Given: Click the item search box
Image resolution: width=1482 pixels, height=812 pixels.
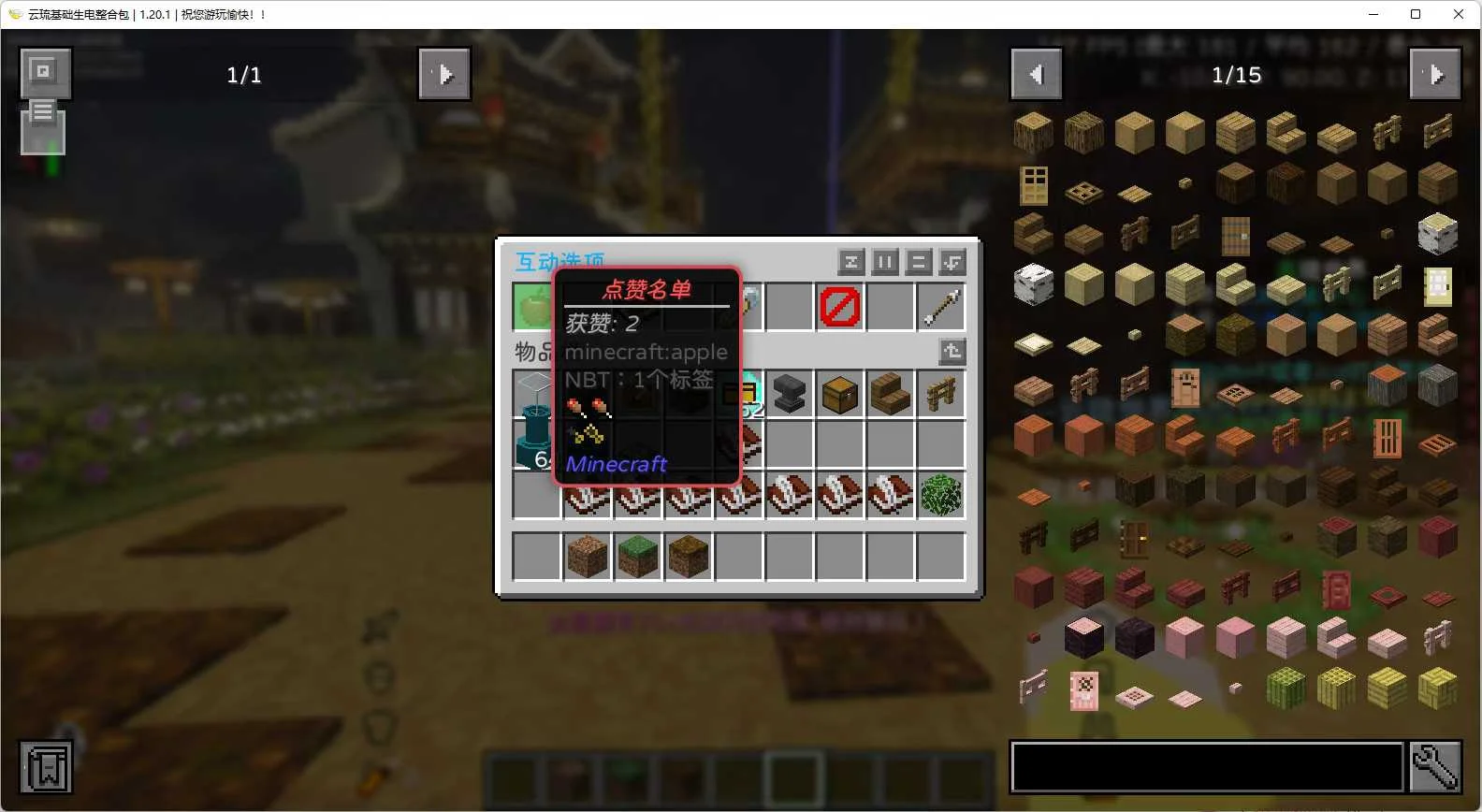Looking at the screenshot, I should click(1207, 767).
